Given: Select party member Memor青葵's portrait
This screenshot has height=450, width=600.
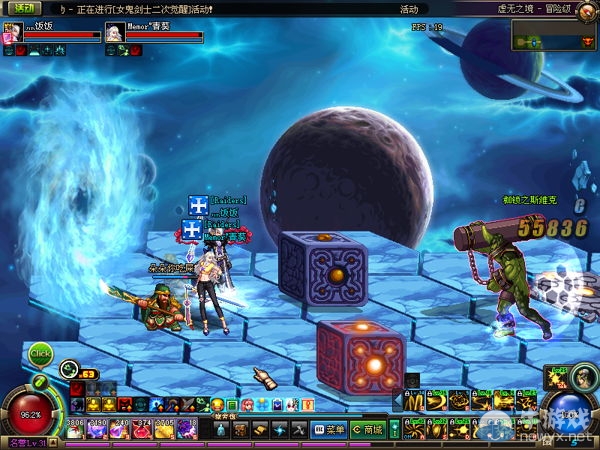Looking at the screenshot, I should coord(115,32).
